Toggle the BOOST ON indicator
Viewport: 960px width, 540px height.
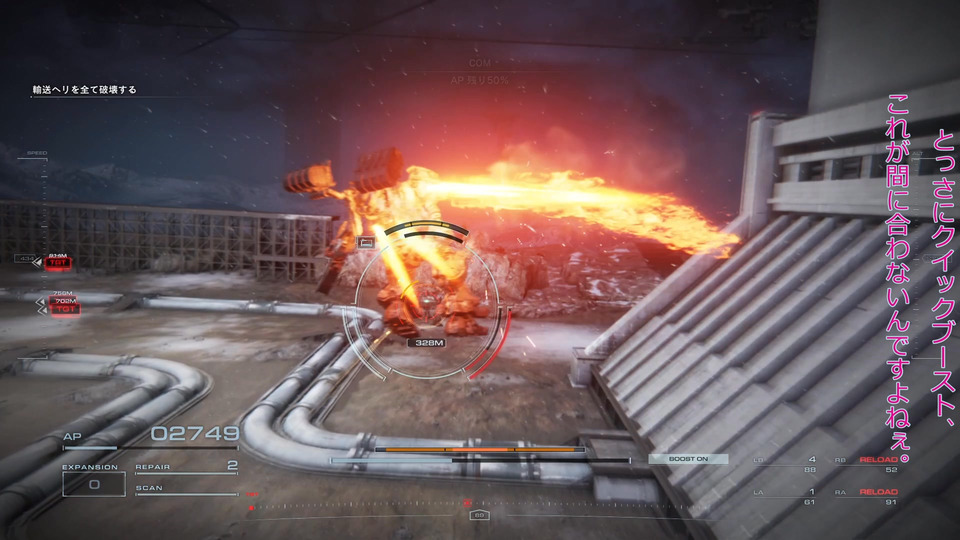[x=688, y=459]
